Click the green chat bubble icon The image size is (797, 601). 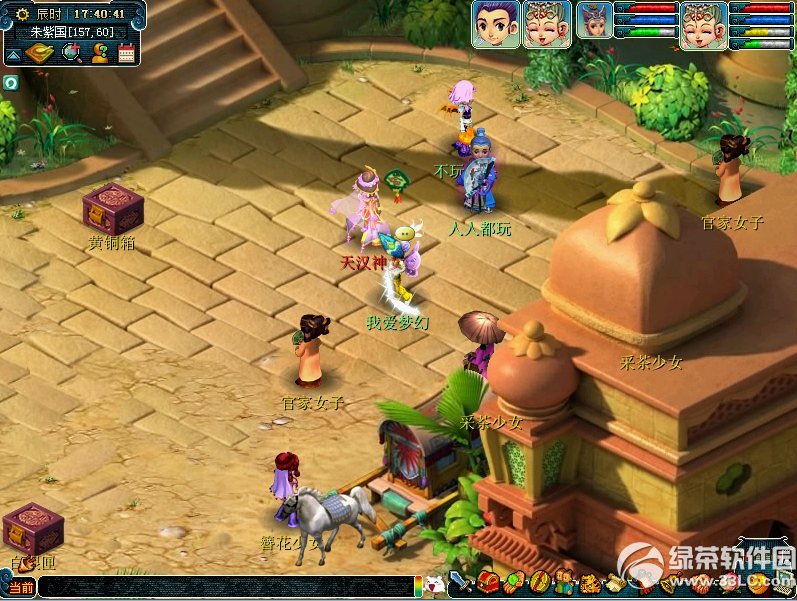point(10,82)
